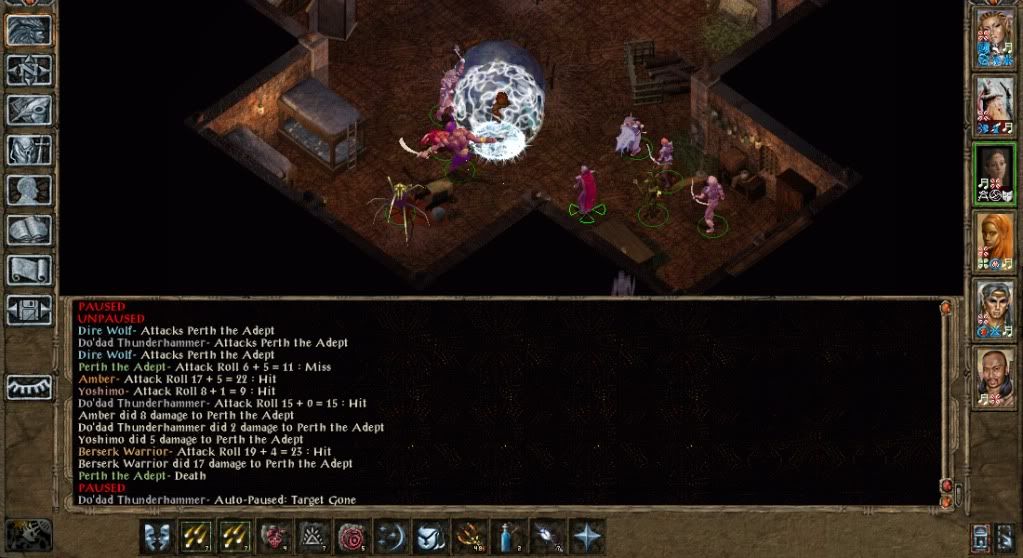Cast the crescent moon and stars spell
This screenshot has height=558, width=1023.
coord(391,537)
